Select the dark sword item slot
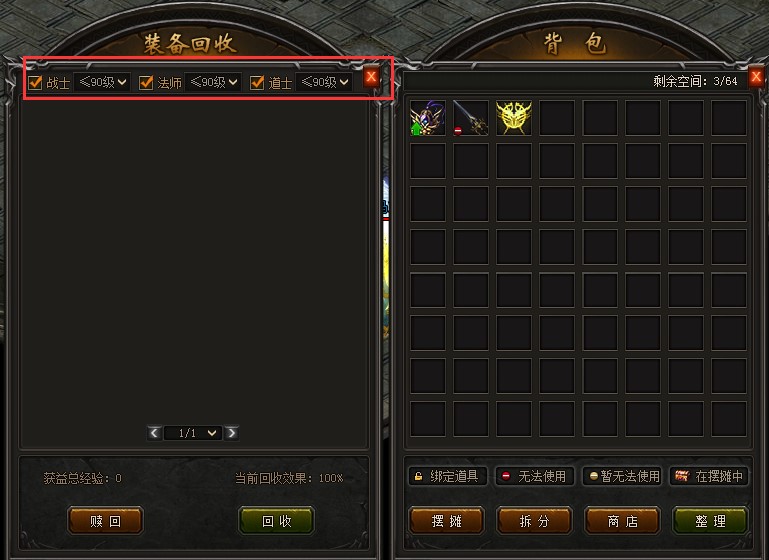This screenshot has height=560, width=769. tap(470, 118)
